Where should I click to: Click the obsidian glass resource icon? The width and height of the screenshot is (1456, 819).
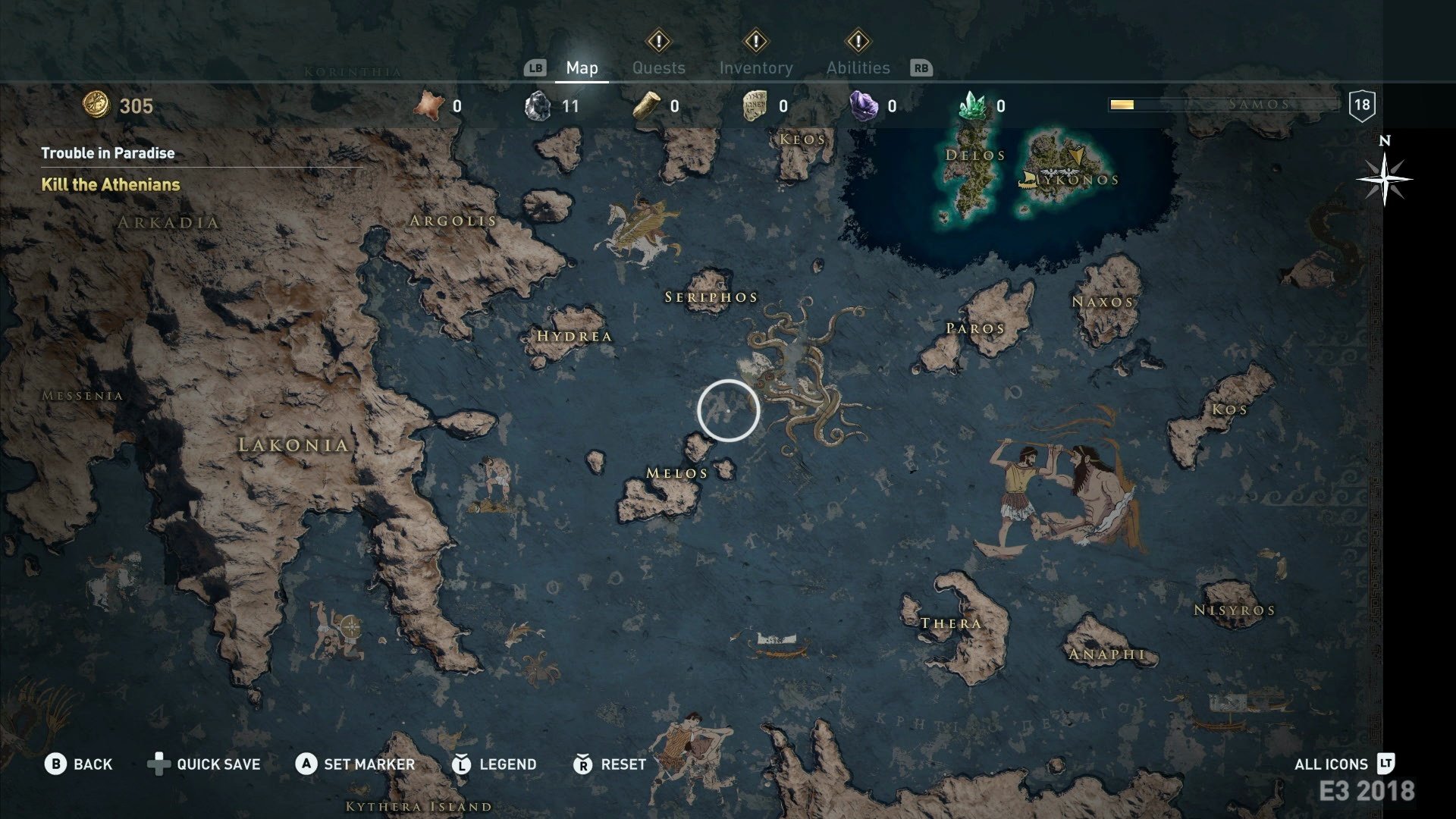(864, 107)
